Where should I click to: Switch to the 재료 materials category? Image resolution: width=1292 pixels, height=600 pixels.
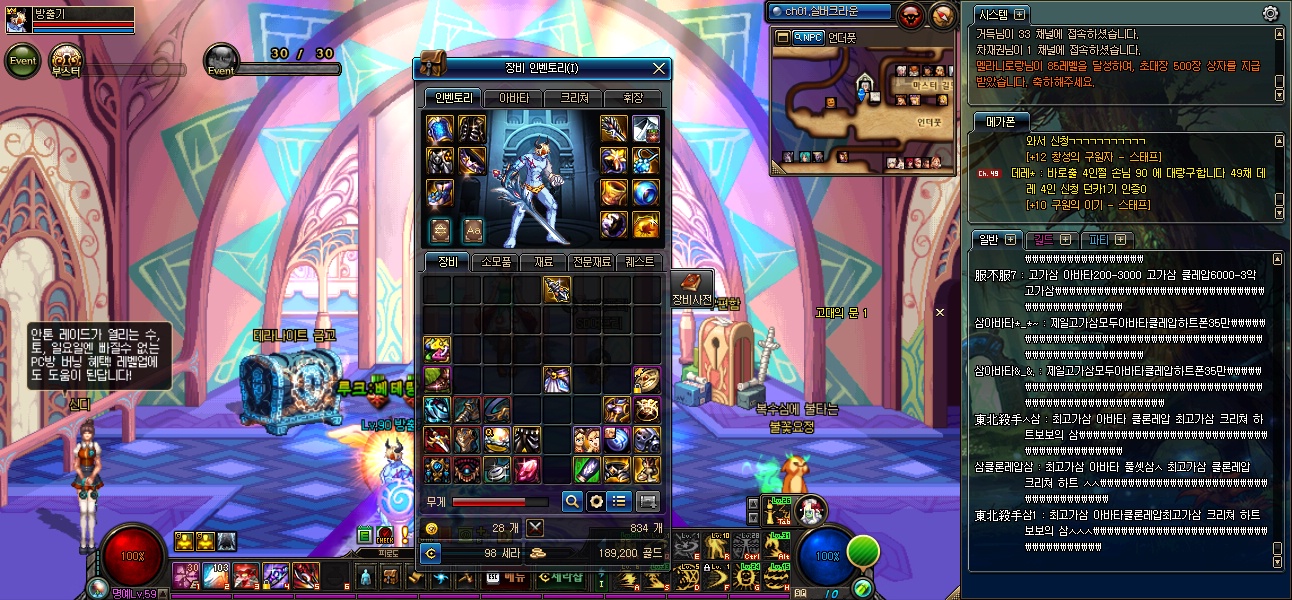pos(543,262)
